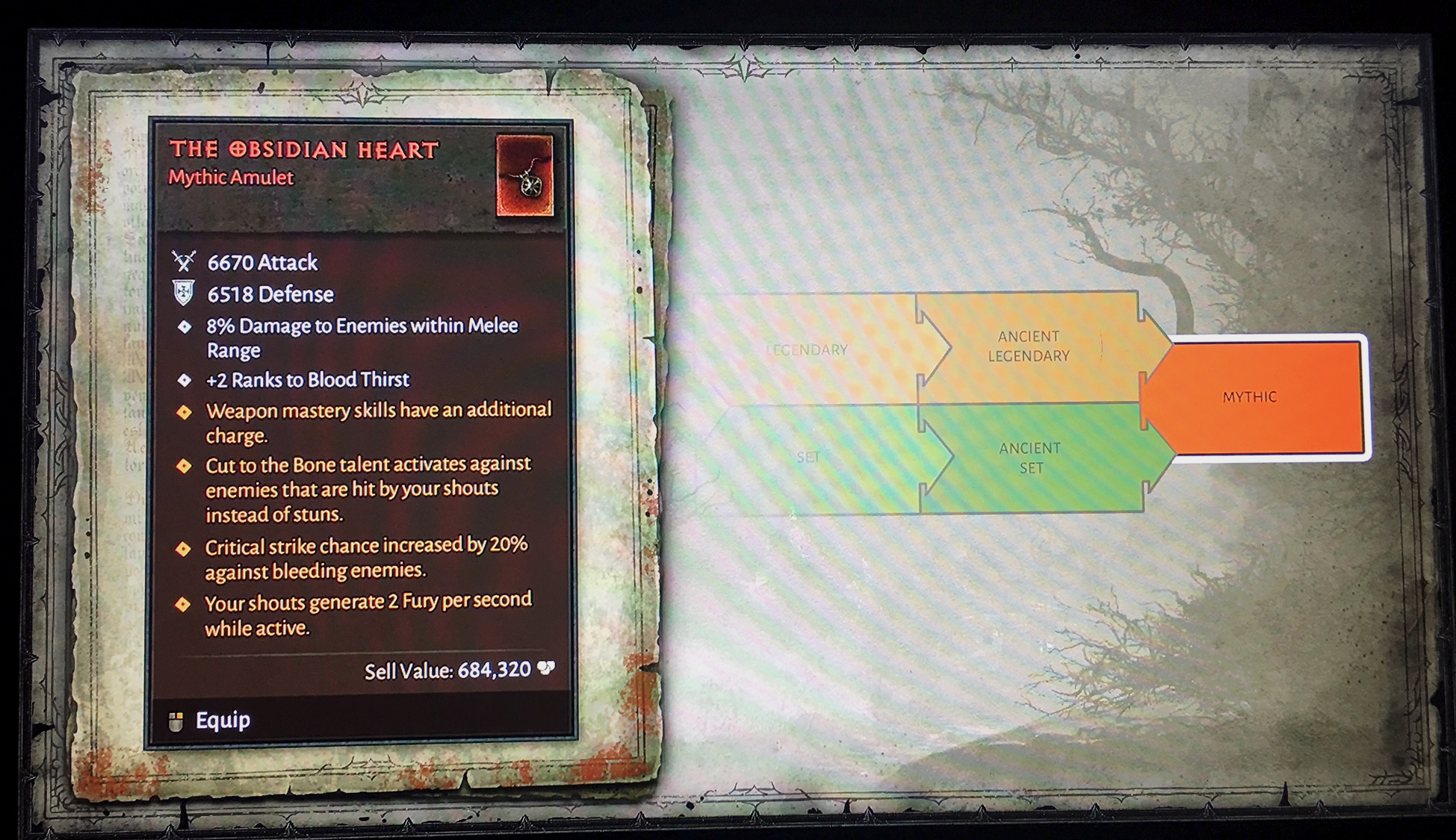This screenshot has width=1456, height=840.
Task: Select the Obsidian Heart amulet icon
Action: point(524,176)
